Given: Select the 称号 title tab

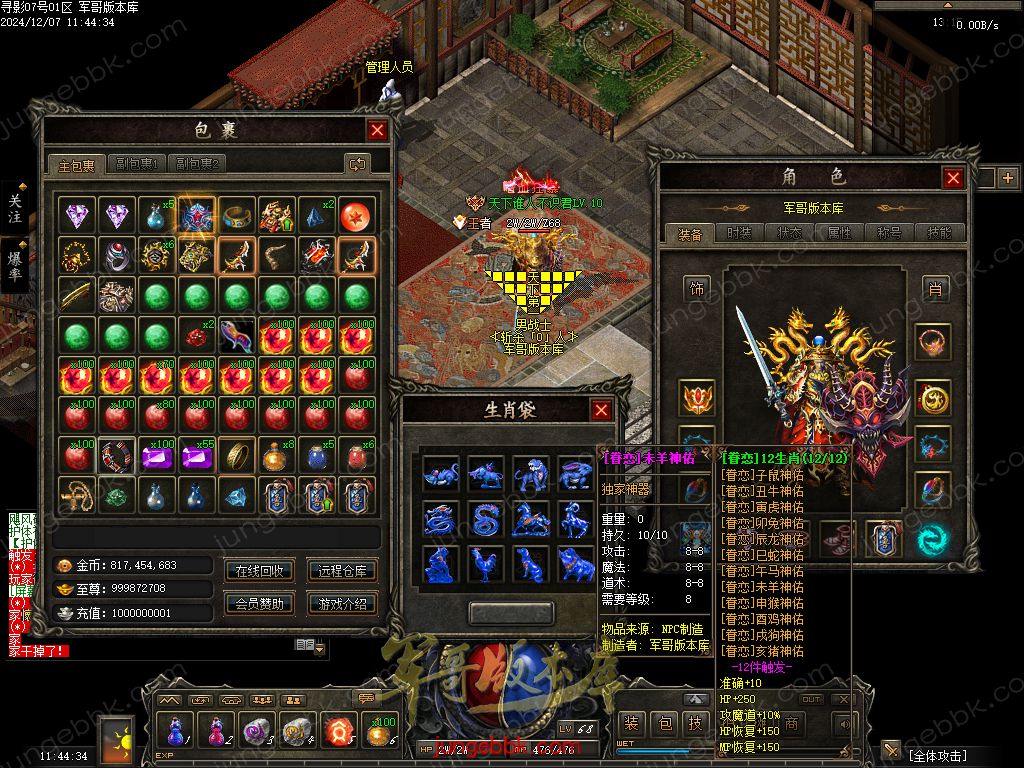Looking at the screenshot, I should (889, 233).
